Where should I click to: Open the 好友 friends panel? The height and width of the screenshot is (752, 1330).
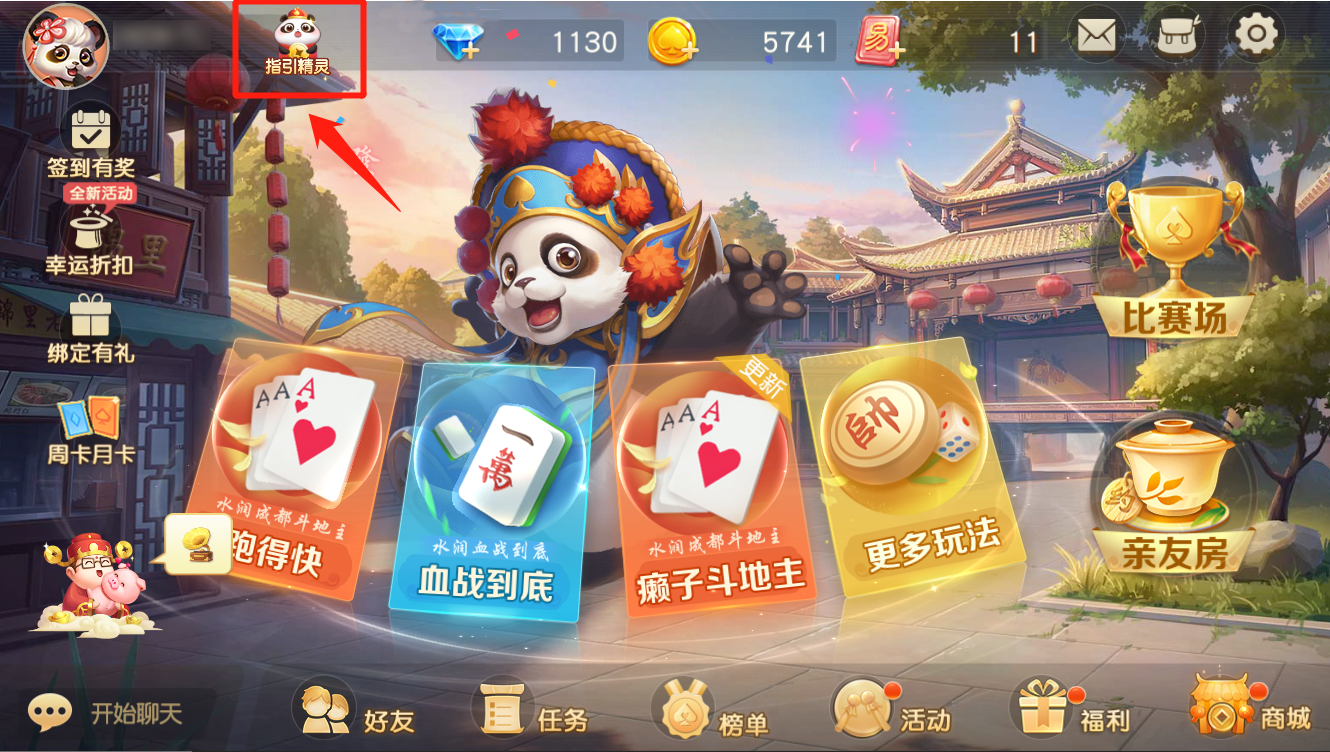[x=356, y=714]
